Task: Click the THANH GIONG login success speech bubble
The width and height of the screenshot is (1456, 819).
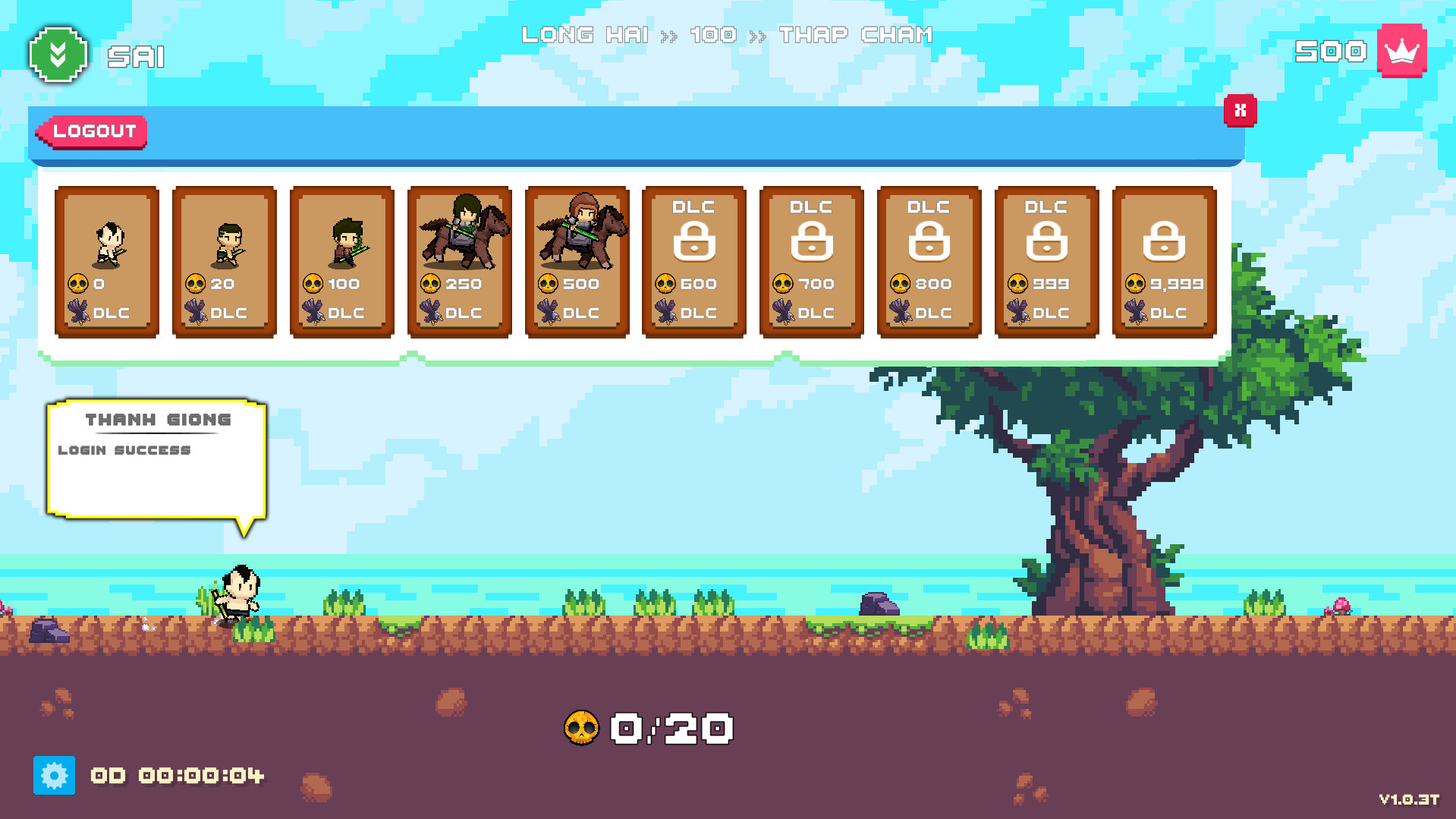Action: tap(156, 455)
